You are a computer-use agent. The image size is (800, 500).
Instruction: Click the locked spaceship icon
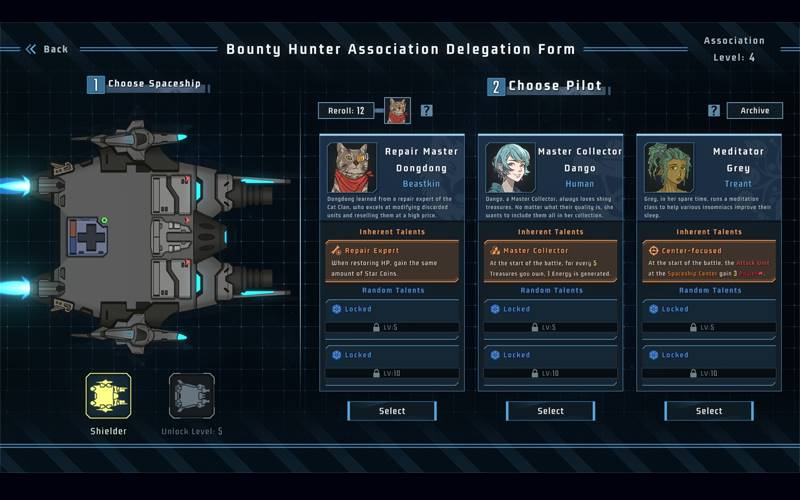(191, 396)
